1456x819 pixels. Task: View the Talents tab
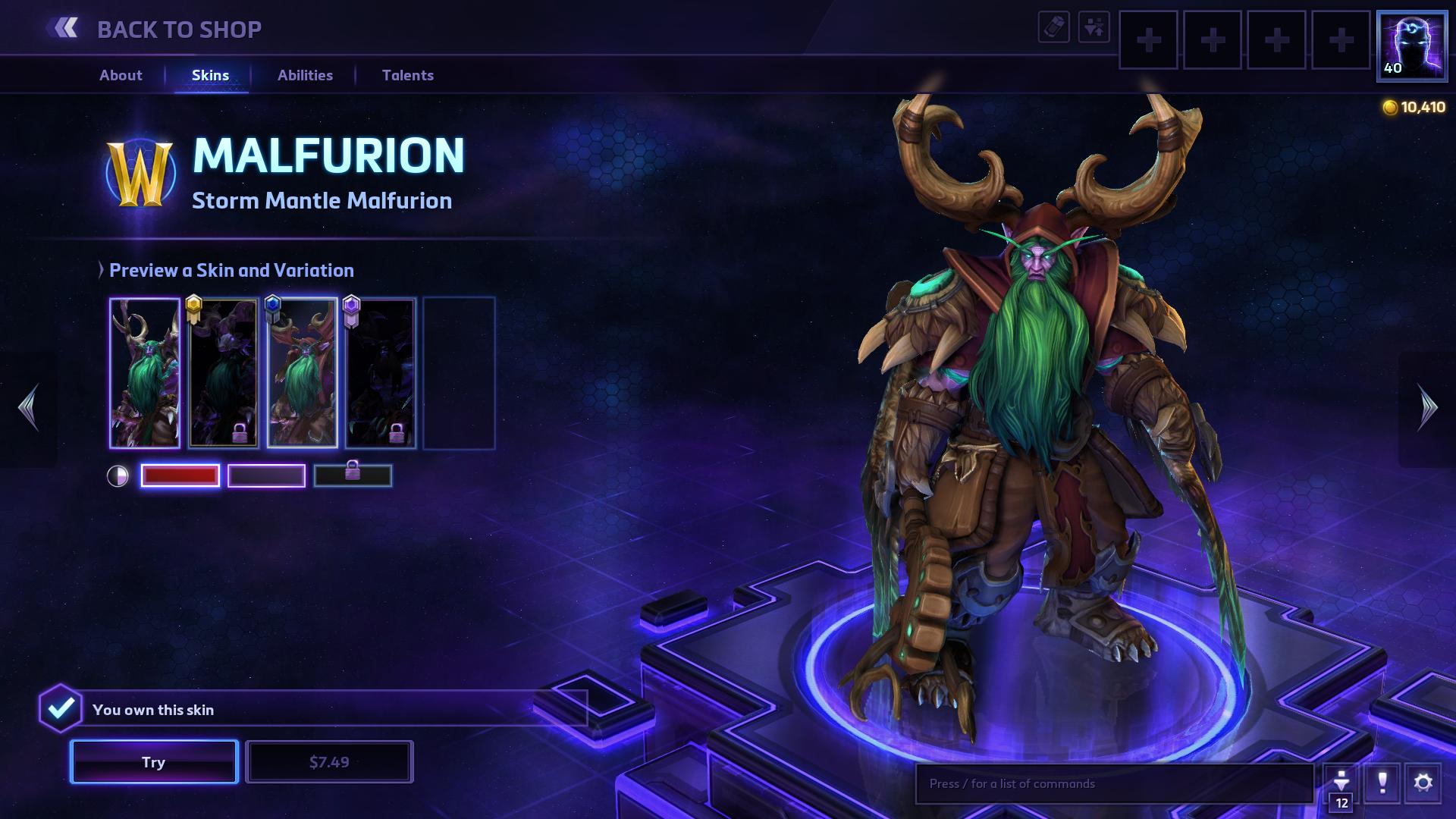pos(408,75)
